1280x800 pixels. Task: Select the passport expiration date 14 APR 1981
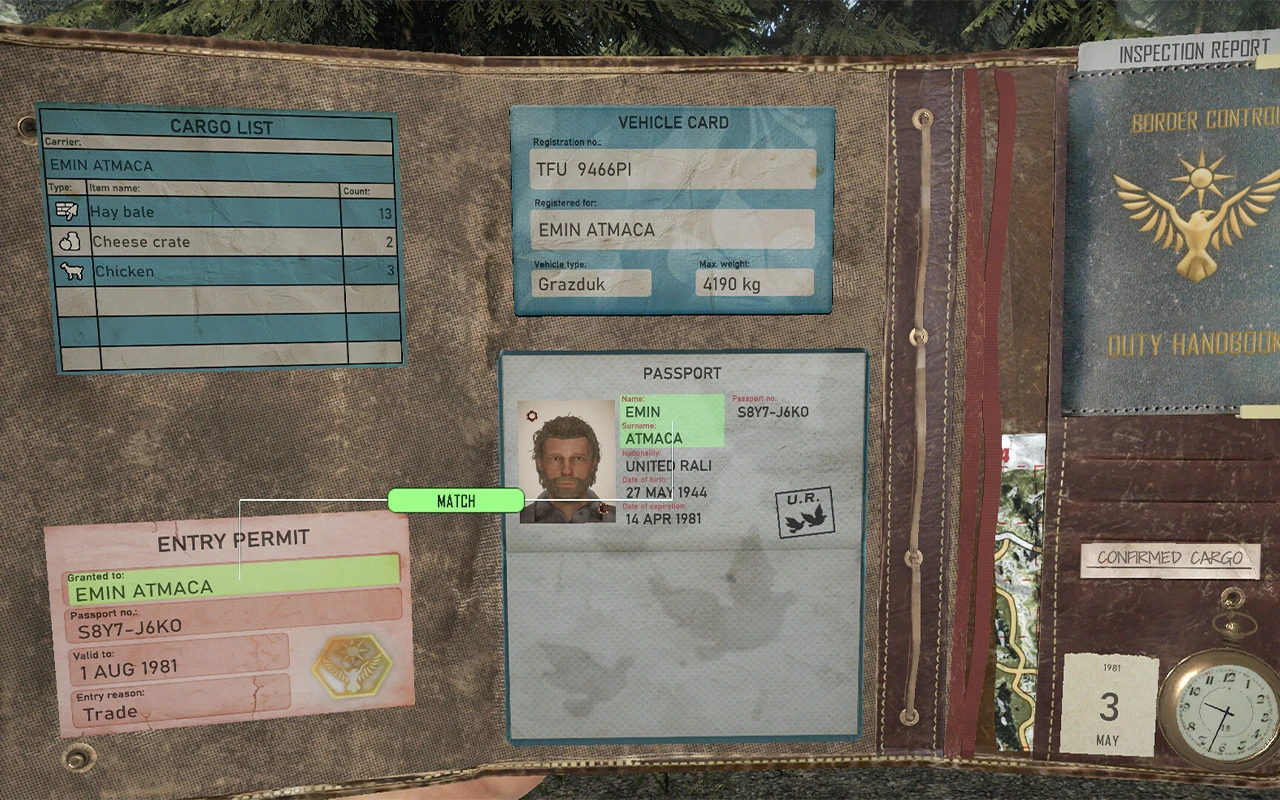[x=663, y=519]
